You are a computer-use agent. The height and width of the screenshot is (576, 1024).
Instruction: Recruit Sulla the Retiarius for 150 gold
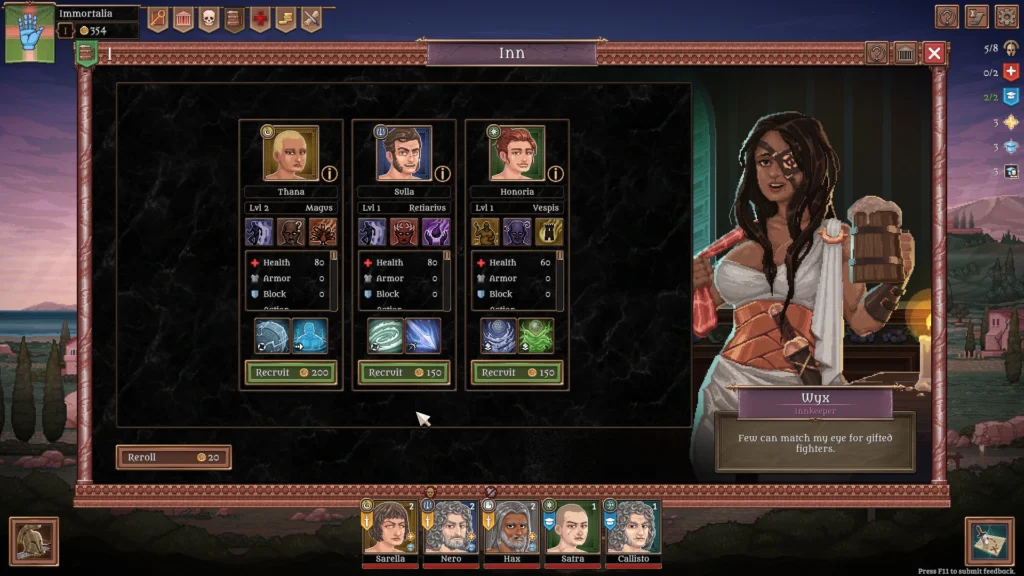pos(404,373)
